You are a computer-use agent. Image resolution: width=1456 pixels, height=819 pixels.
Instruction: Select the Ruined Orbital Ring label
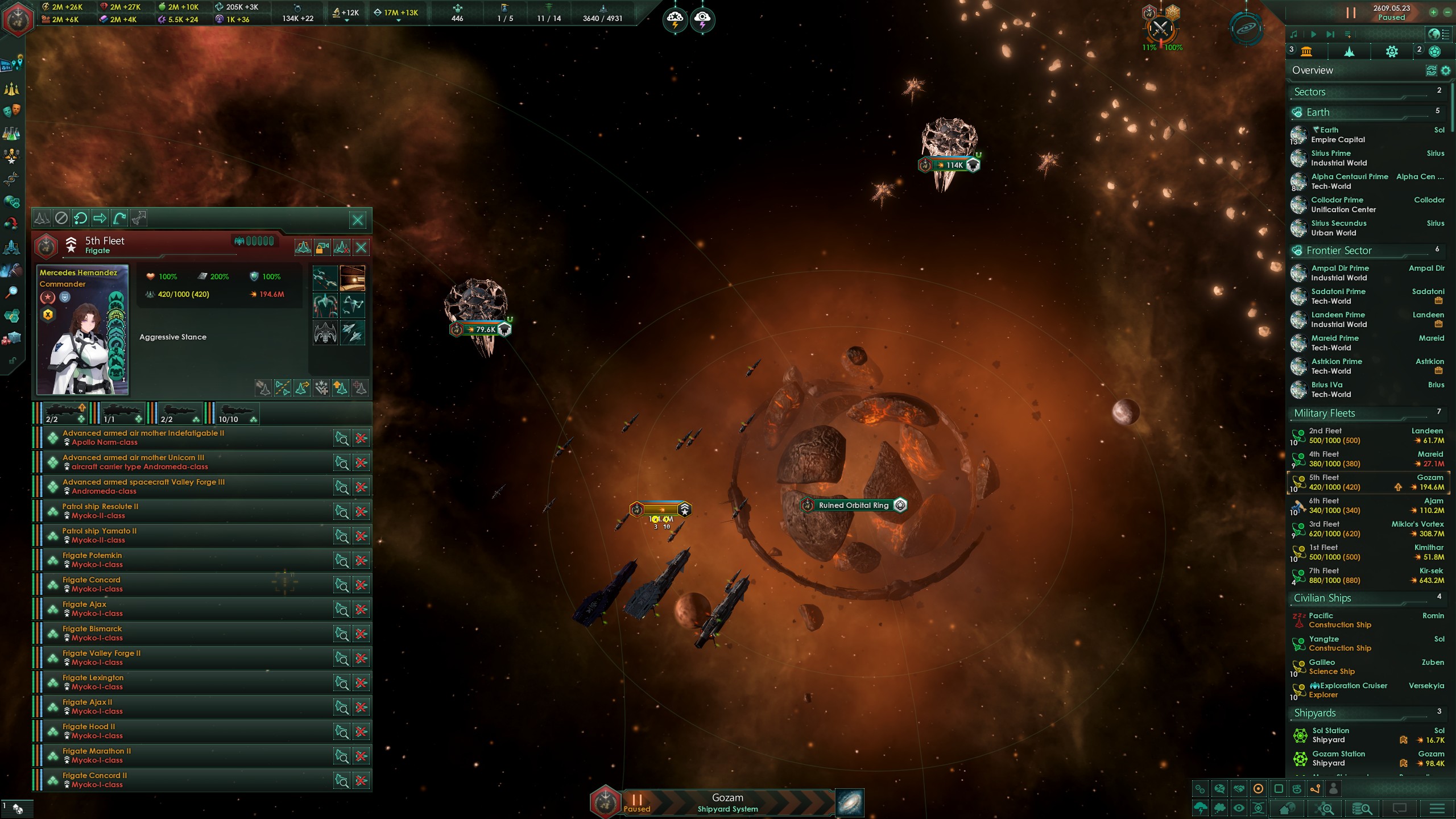coord(853,505)
